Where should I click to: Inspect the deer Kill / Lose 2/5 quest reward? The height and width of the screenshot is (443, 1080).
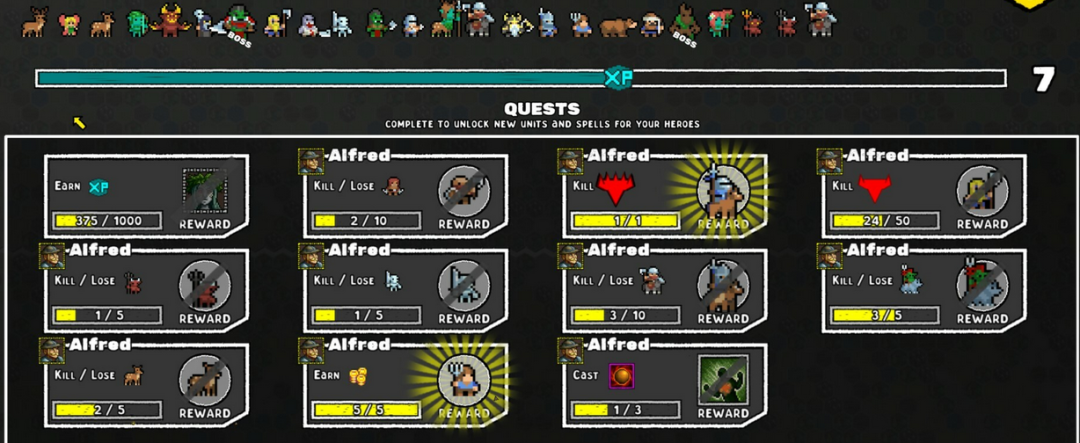pyautogui.click(x=205, y=379)
